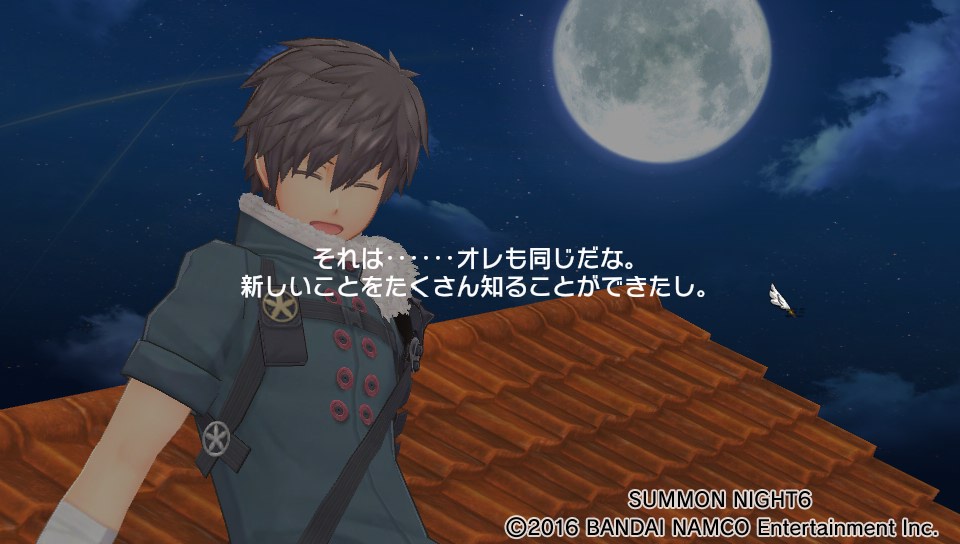Click the winged dialogue advance icon

[784, 300]
